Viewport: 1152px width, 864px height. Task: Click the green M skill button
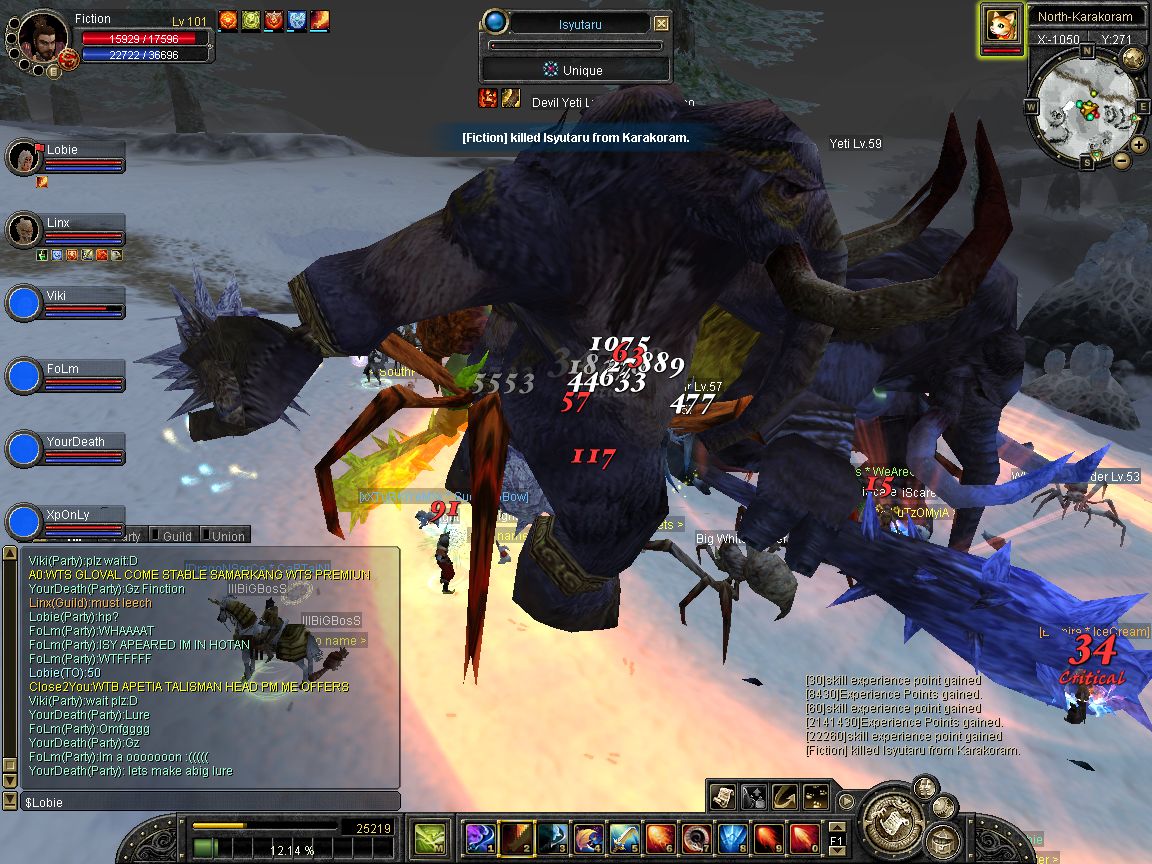[x=431, y=836]
